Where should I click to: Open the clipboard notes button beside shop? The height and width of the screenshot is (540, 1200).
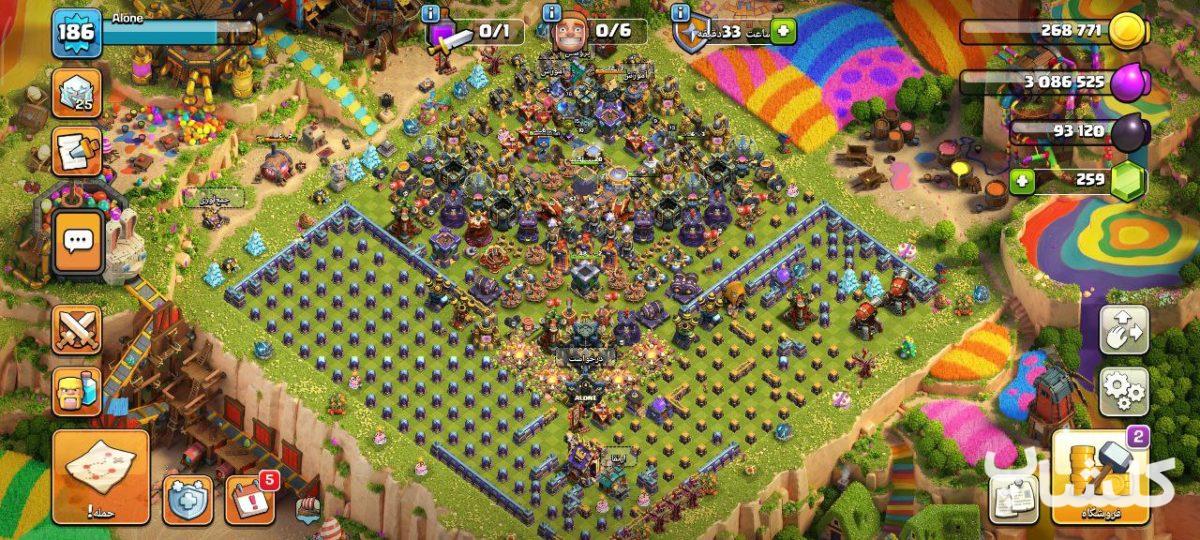[1014, 498]
